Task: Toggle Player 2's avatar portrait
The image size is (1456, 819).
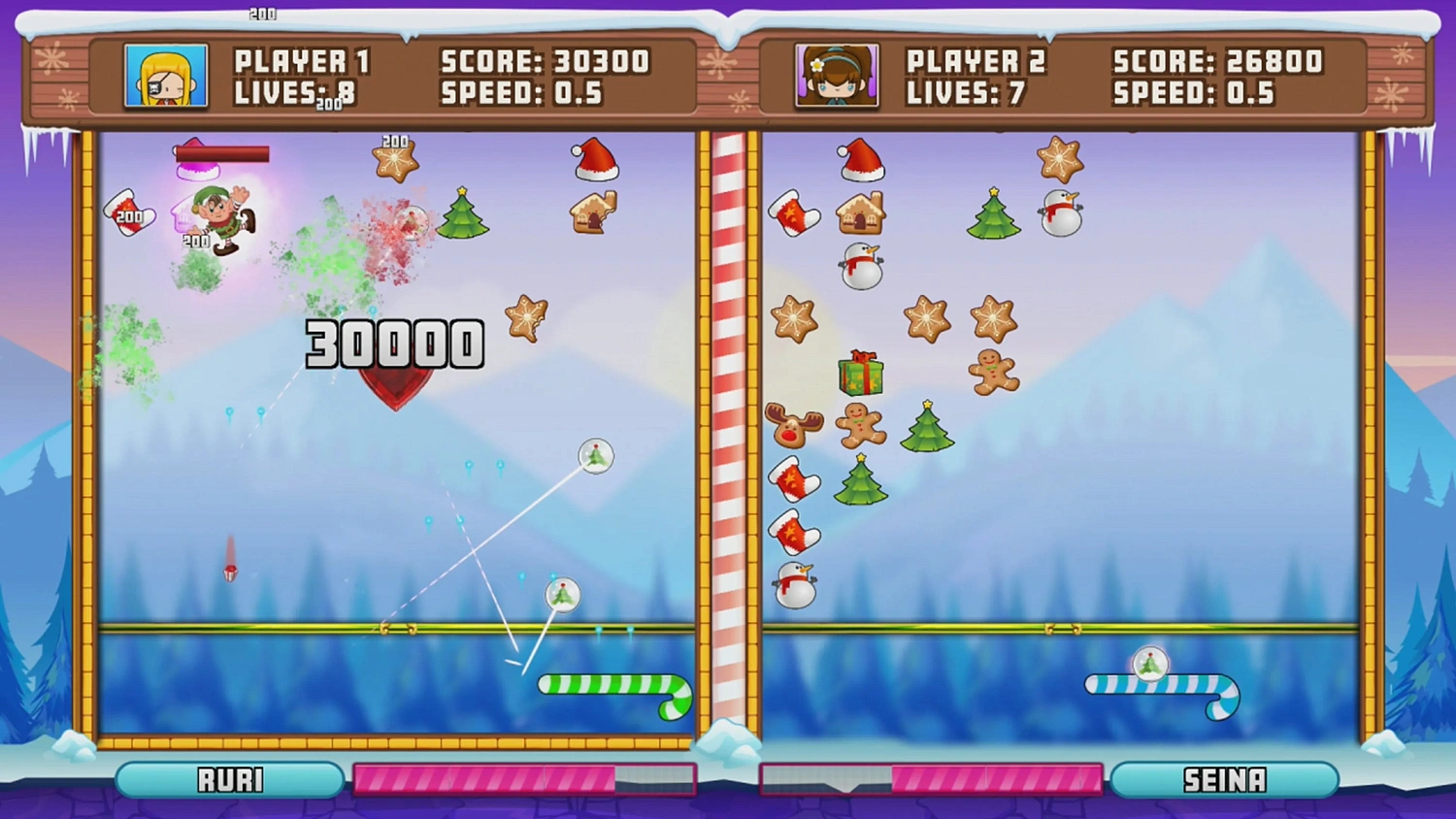Action: pos(837,78)
